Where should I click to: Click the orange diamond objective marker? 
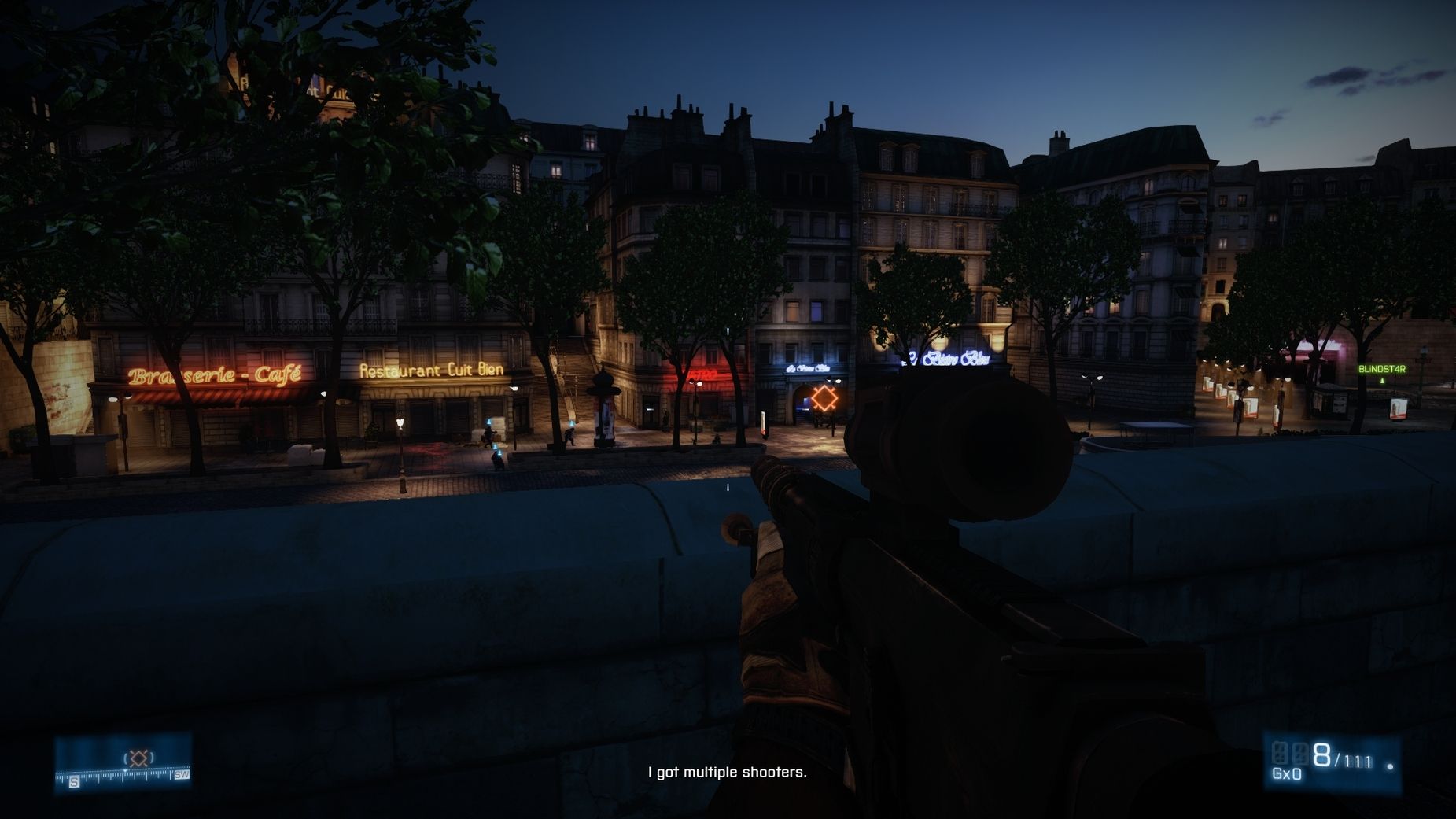point(824,398)
